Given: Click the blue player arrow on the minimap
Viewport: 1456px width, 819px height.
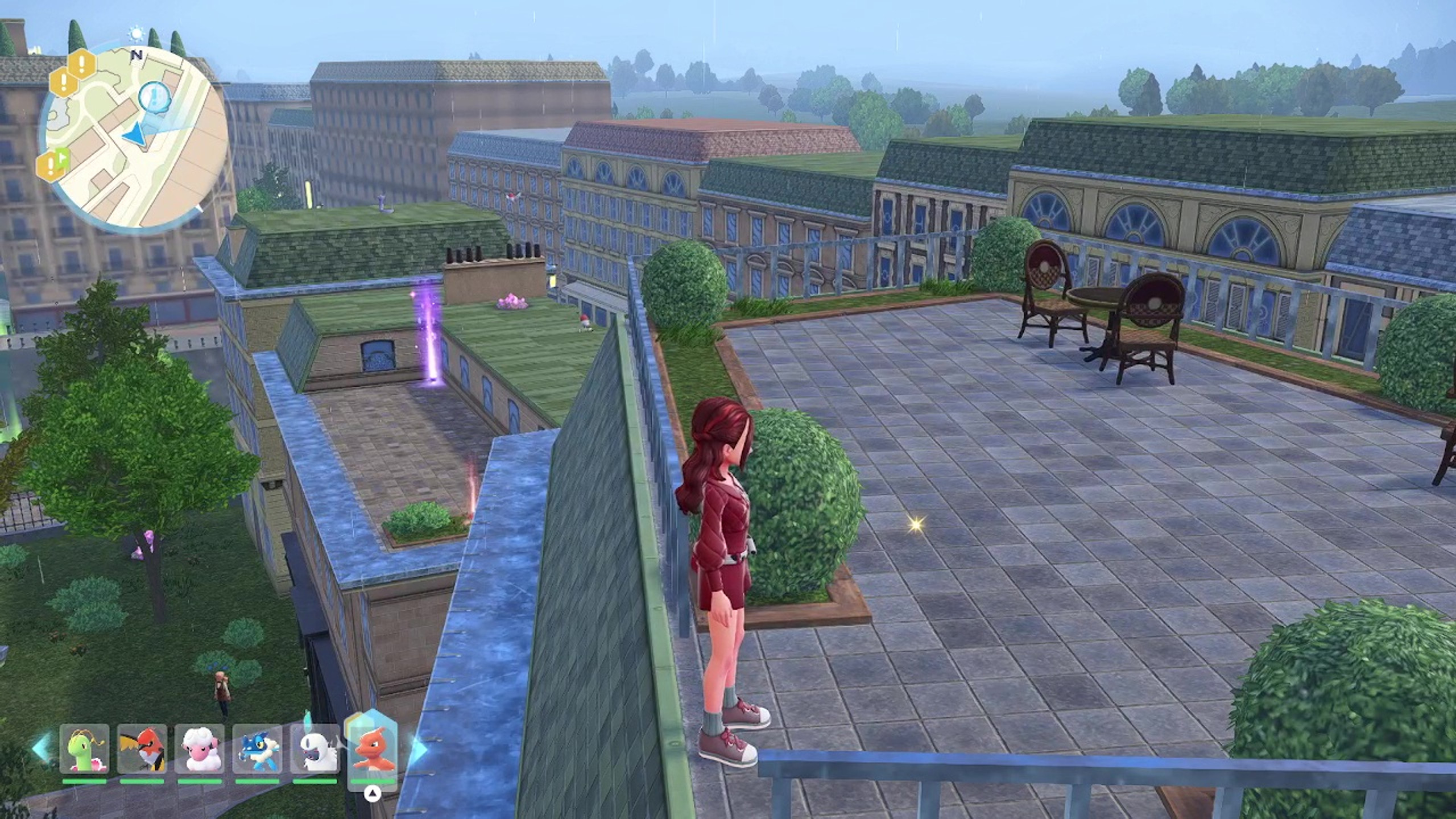Looking at the screenshot, I should [x=134, y=135].
